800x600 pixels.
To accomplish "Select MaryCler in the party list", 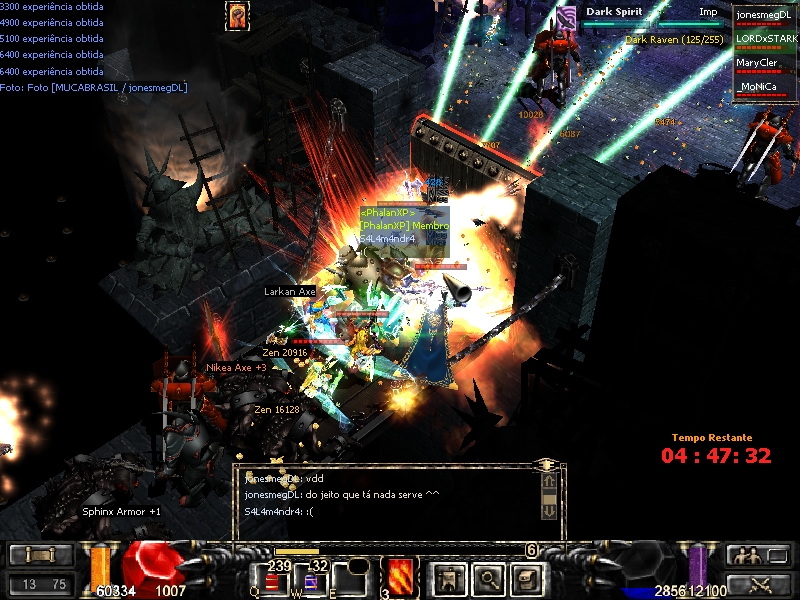I will tap(764, 63).
